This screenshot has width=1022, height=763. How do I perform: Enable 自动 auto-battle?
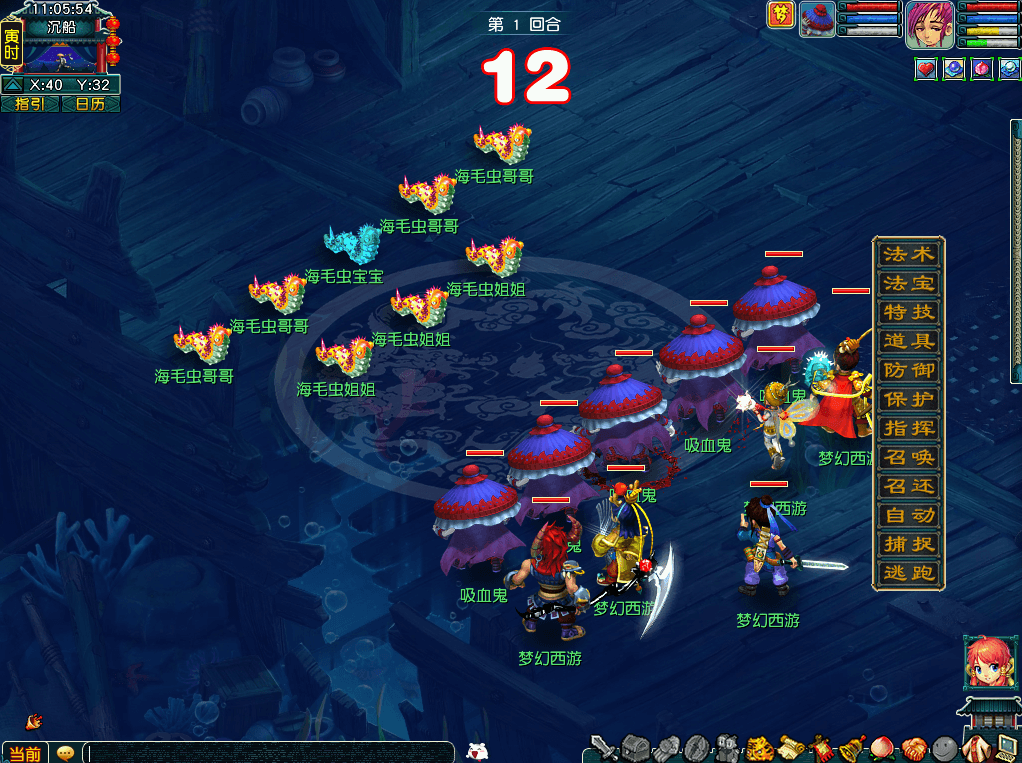908,516
